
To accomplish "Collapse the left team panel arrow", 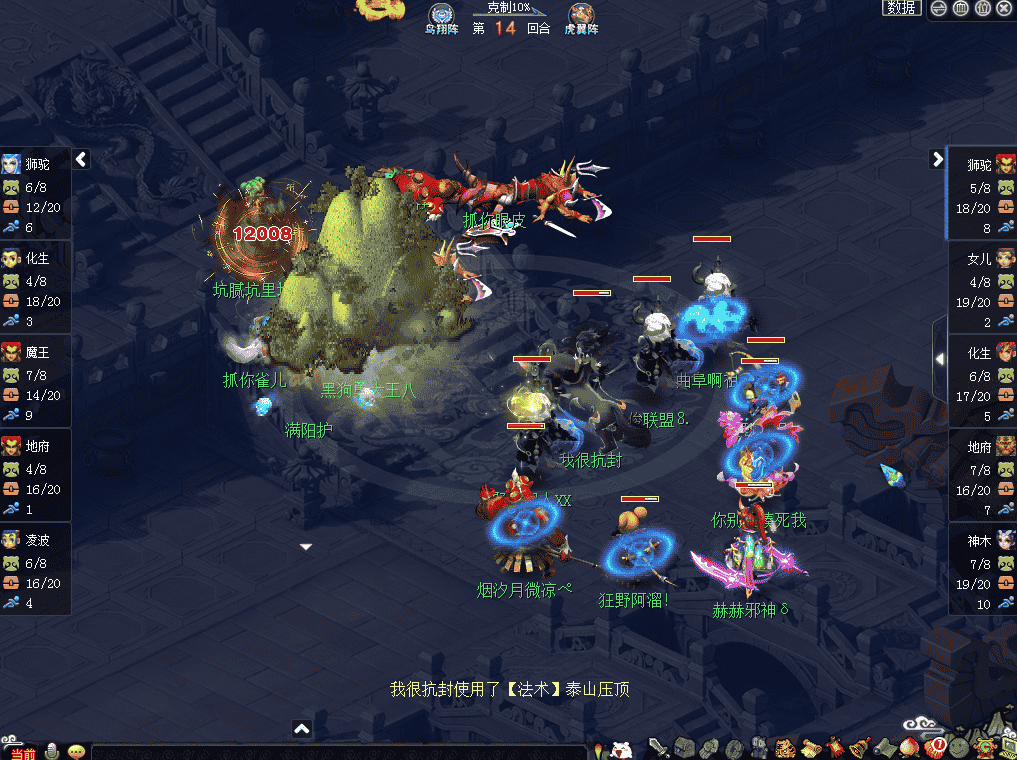I will (x=82, y=159).
